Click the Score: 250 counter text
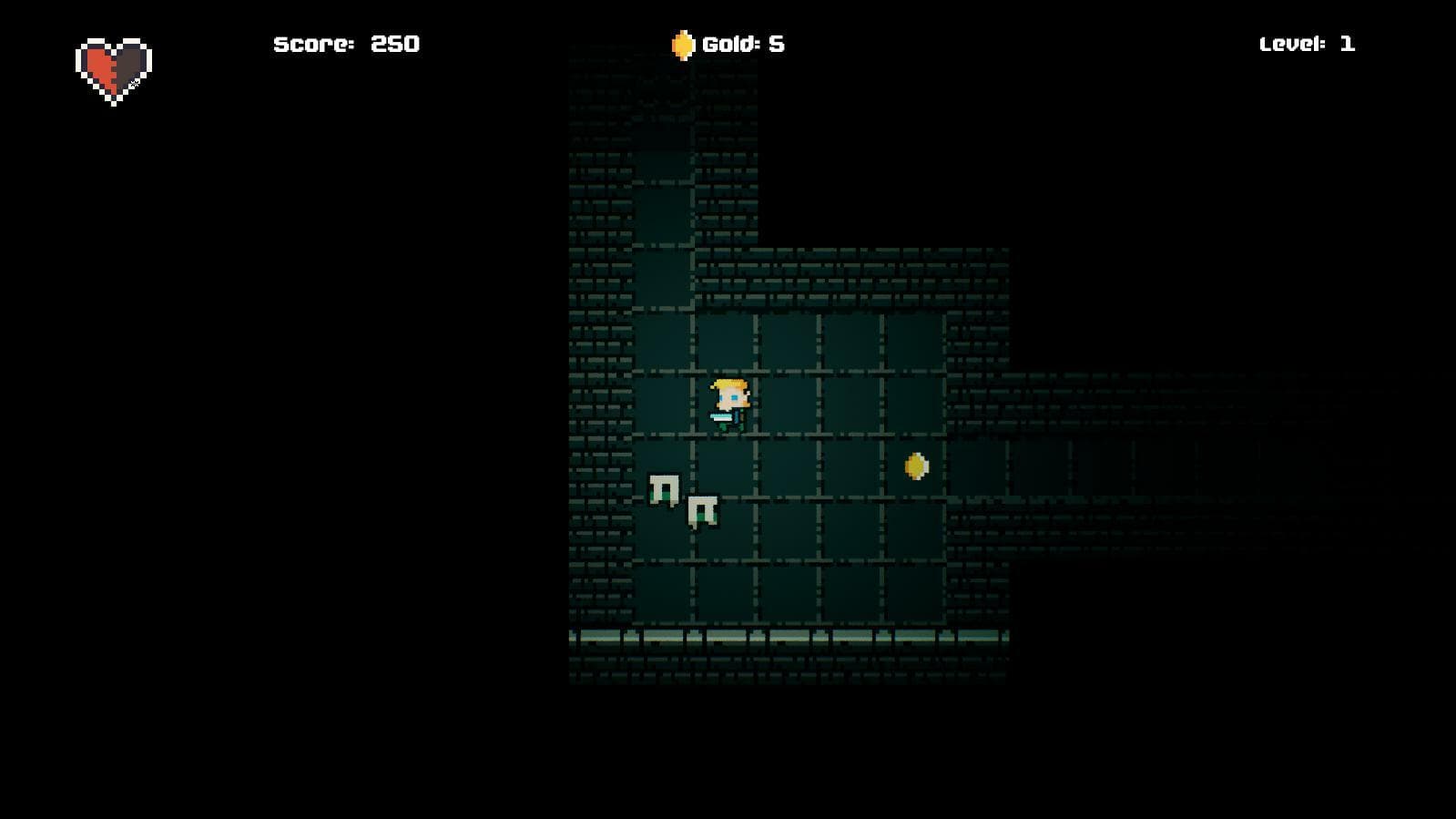 [x=347, y=43]
